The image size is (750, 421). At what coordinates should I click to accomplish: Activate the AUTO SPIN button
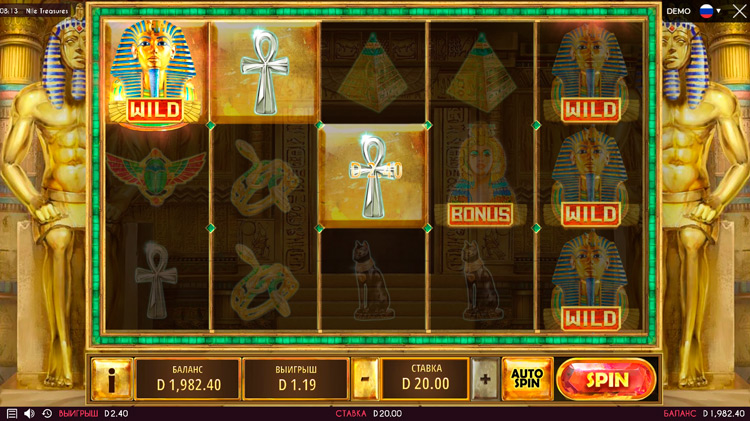tap(526, 378)
